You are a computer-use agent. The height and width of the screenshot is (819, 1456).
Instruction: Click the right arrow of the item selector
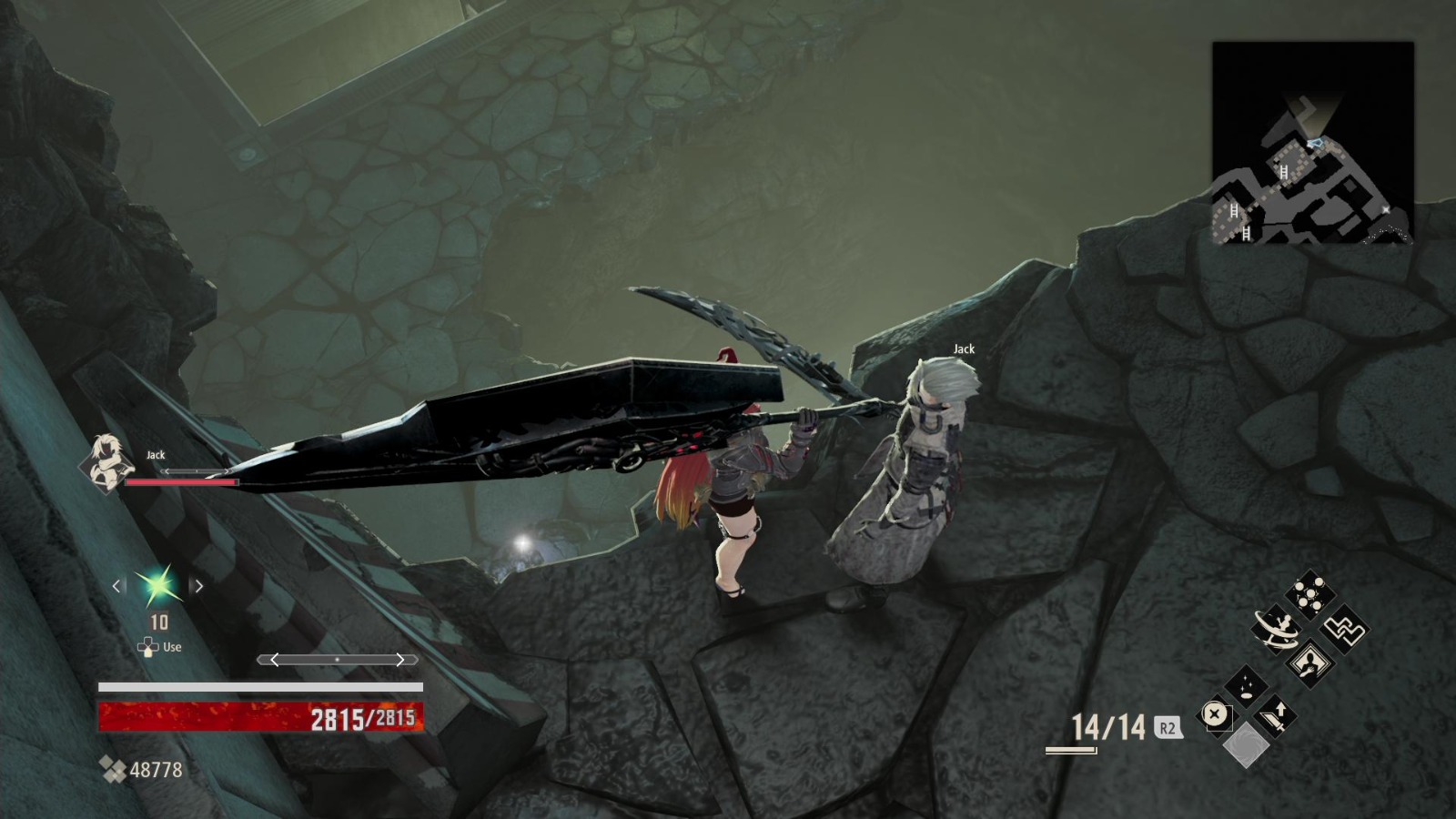pos(197,587)
